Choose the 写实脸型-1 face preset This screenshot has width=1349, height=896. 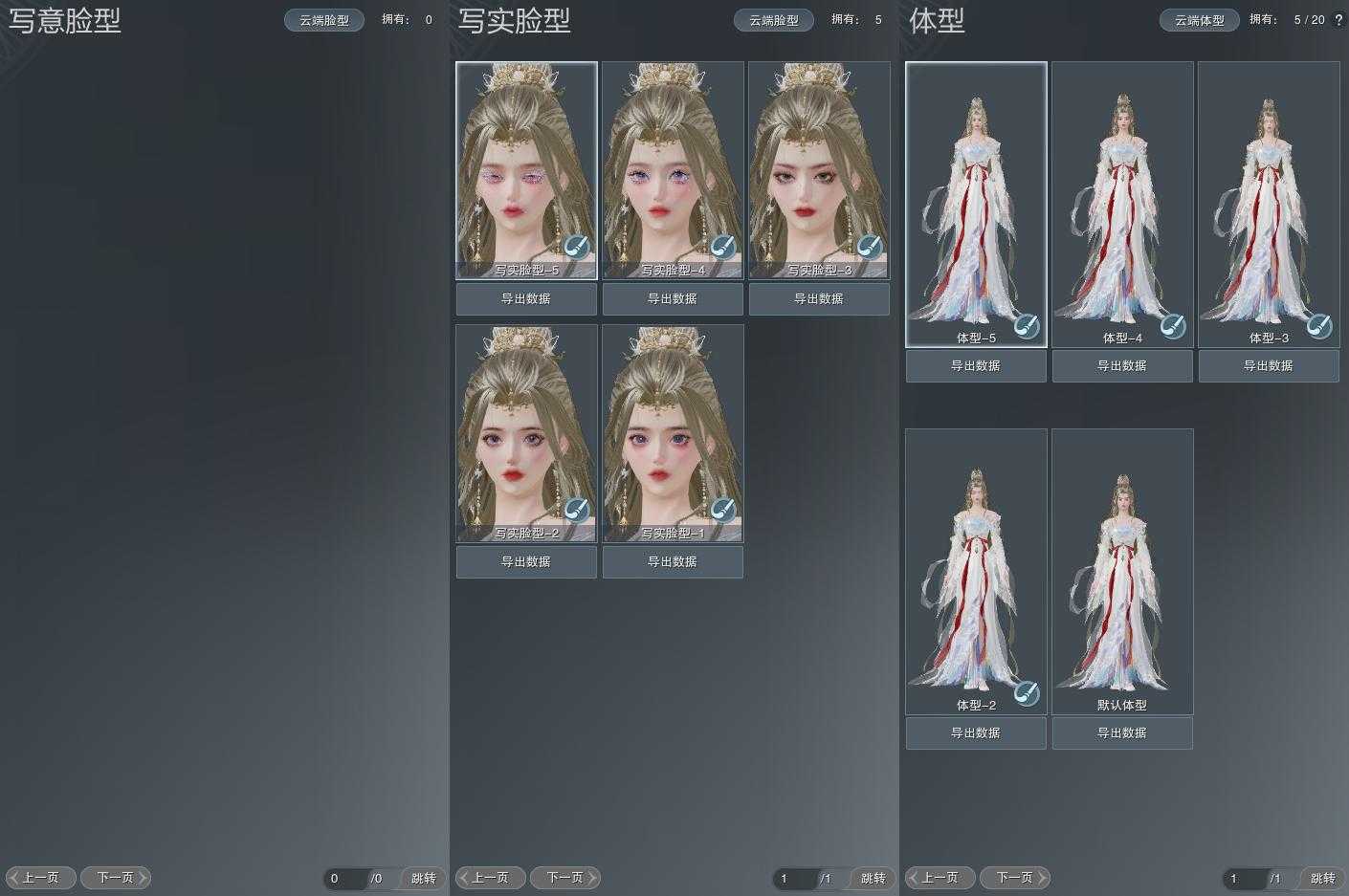click(673, 433)
